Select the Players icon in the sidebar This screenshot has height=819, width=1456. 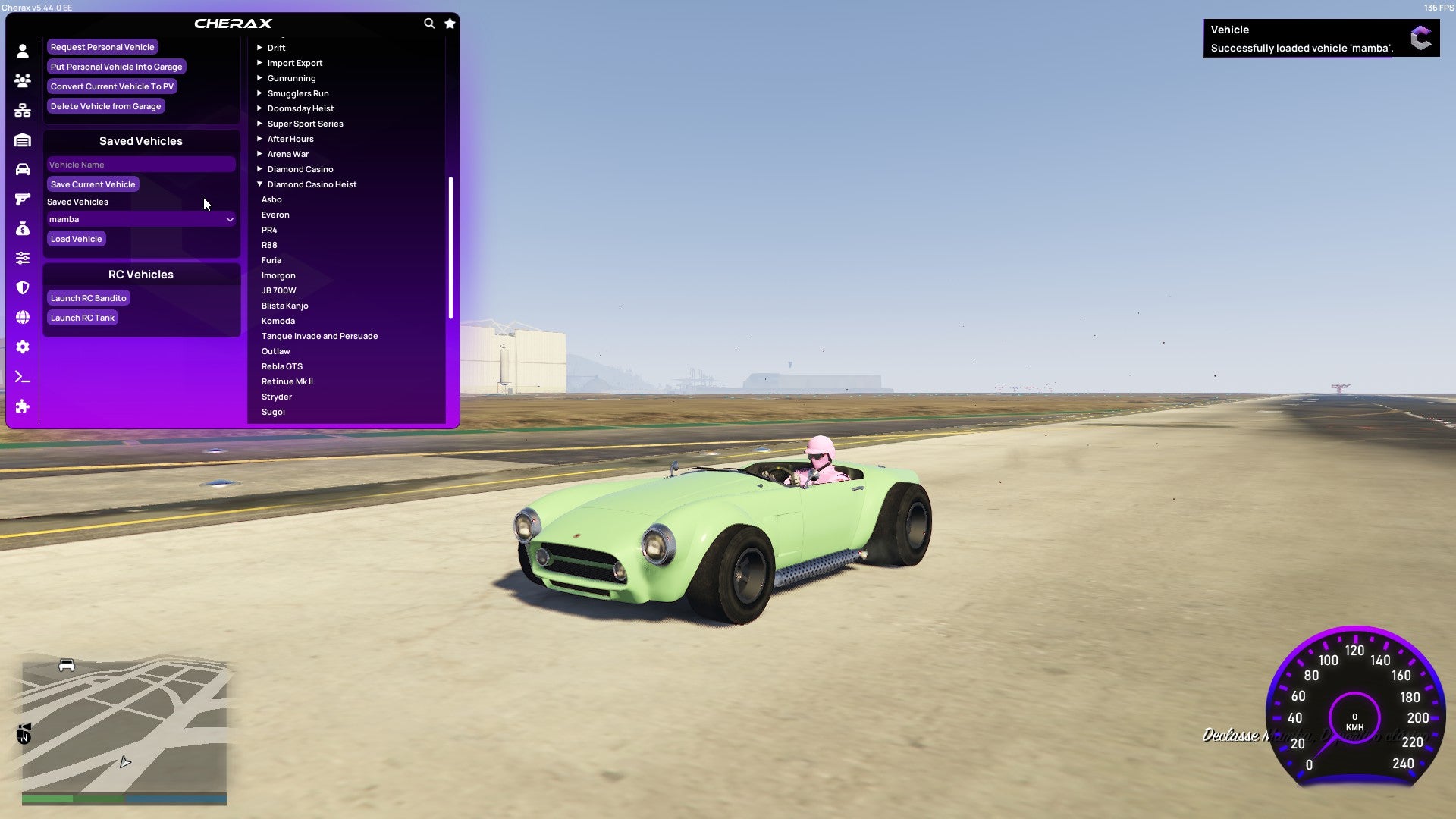pyautogui.click(x=23, y=80)
